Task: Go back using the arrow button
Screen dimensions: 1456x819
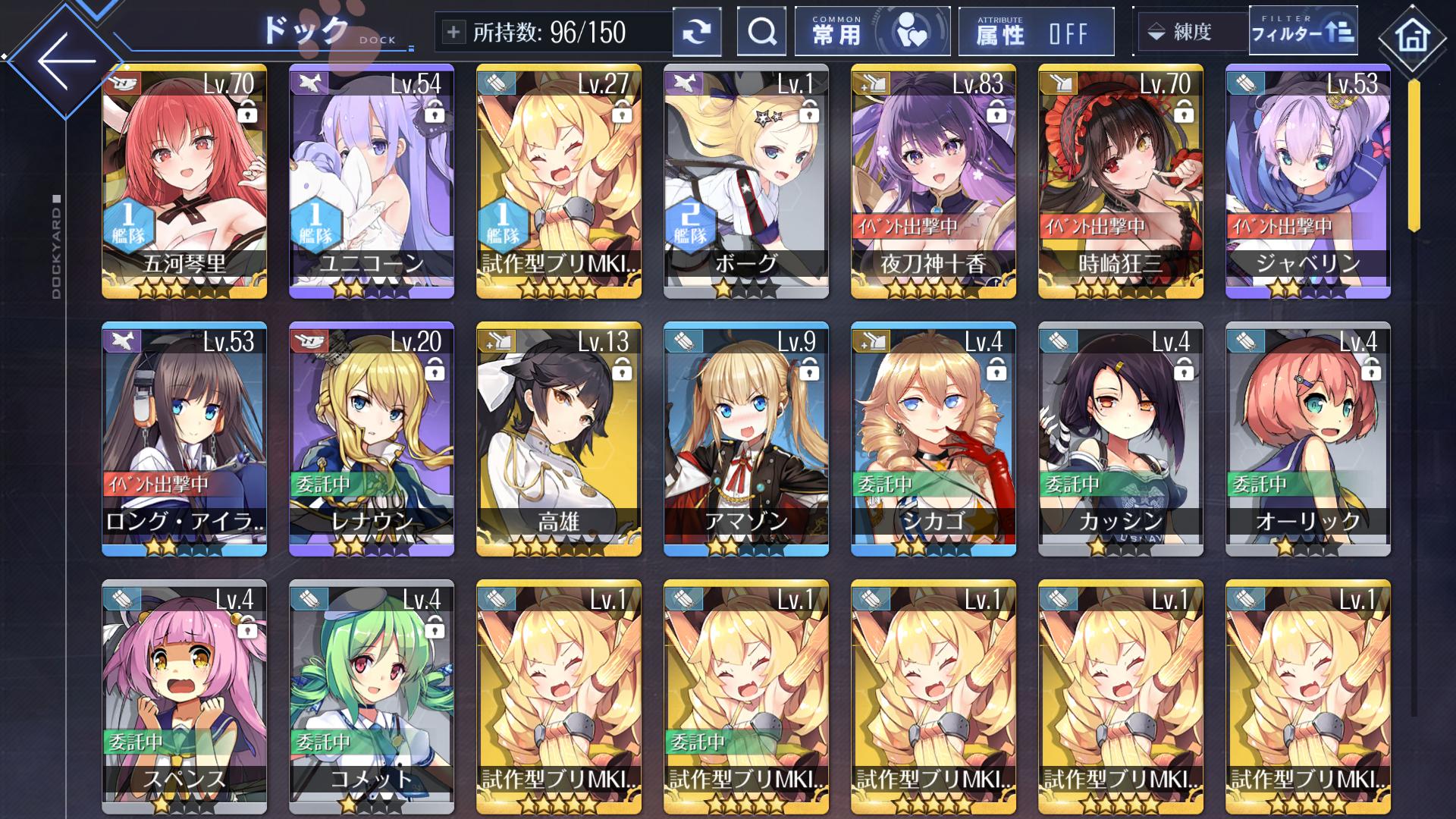Action: point(65,61)
